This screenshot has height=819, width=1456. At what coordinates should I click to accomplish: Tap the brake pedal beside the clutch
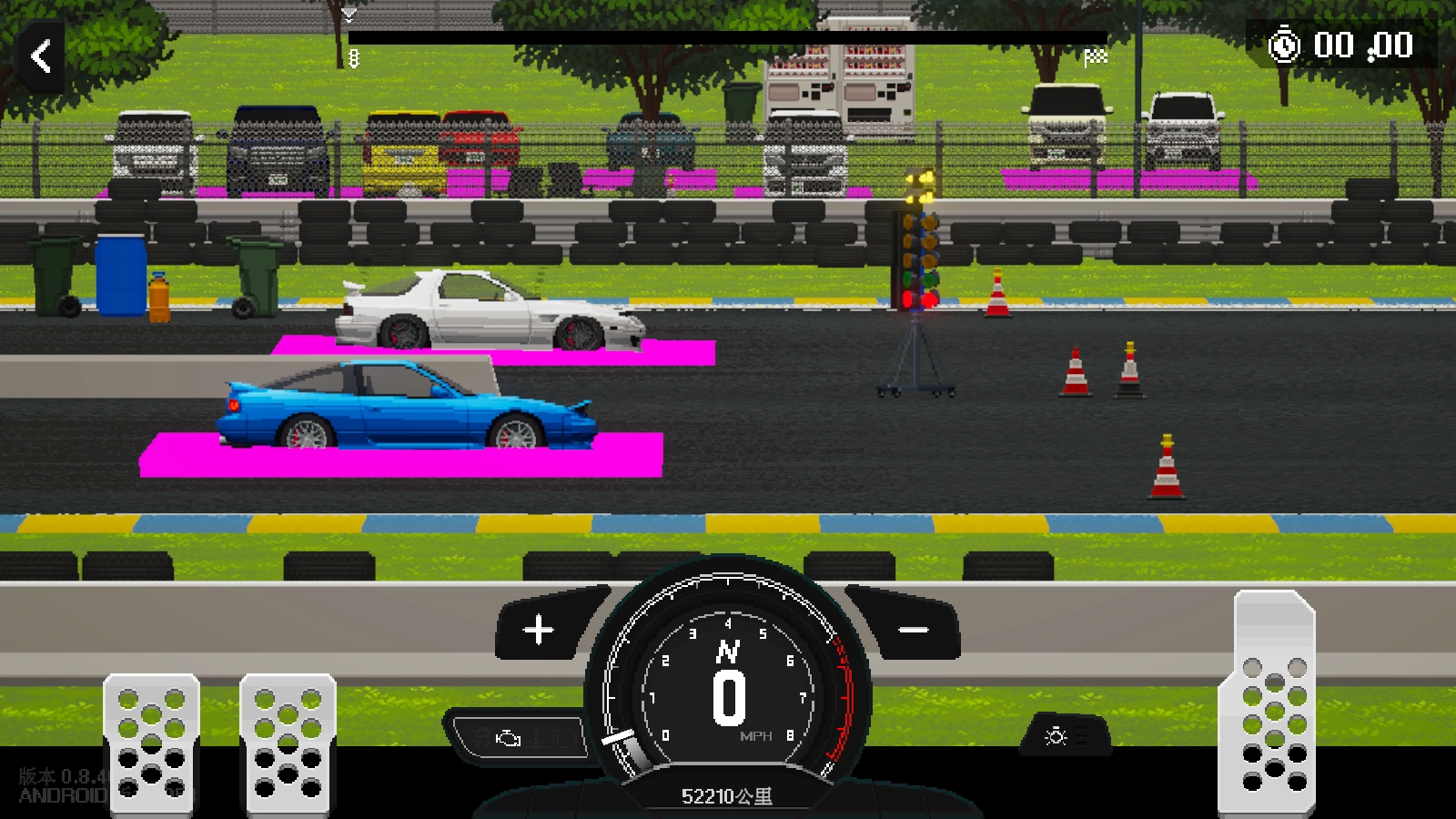(x=288, y=743)
